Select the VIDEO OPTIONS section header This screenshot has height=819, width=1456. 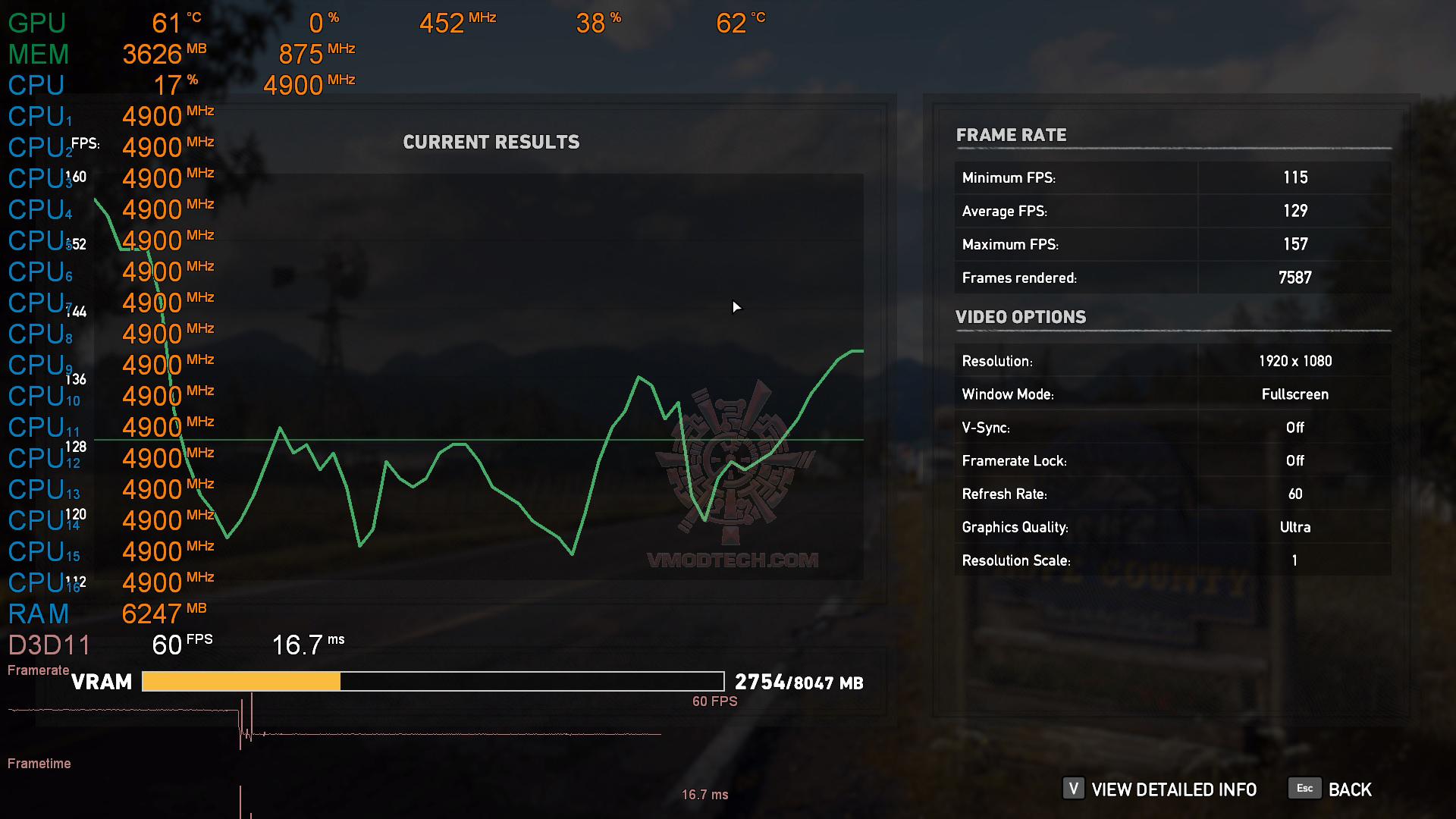[1021, 317]
